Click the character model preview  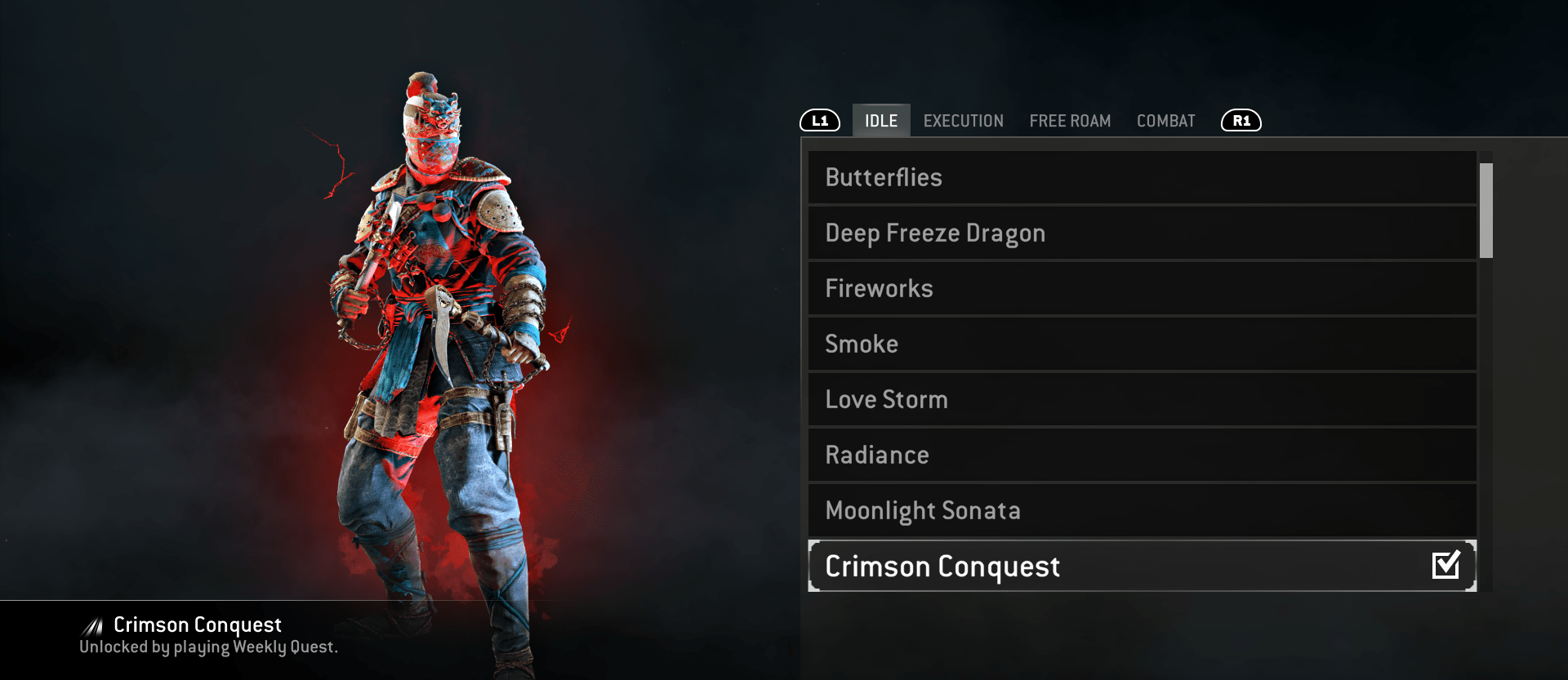[441, 343]
